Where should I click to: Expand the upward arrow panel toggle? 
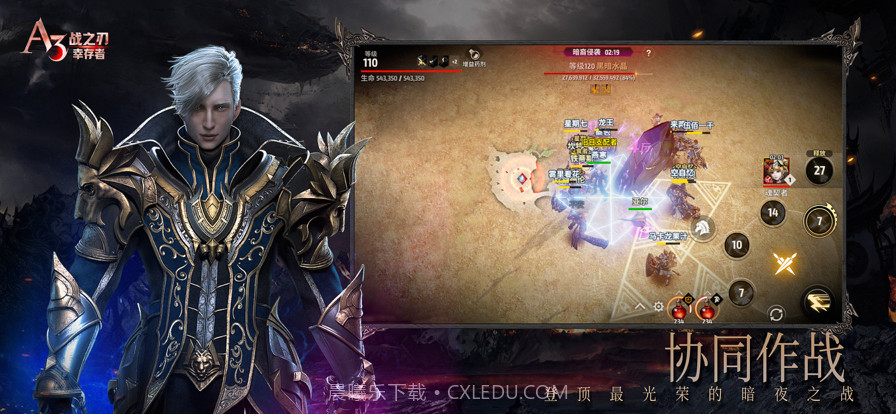point(641,306)
